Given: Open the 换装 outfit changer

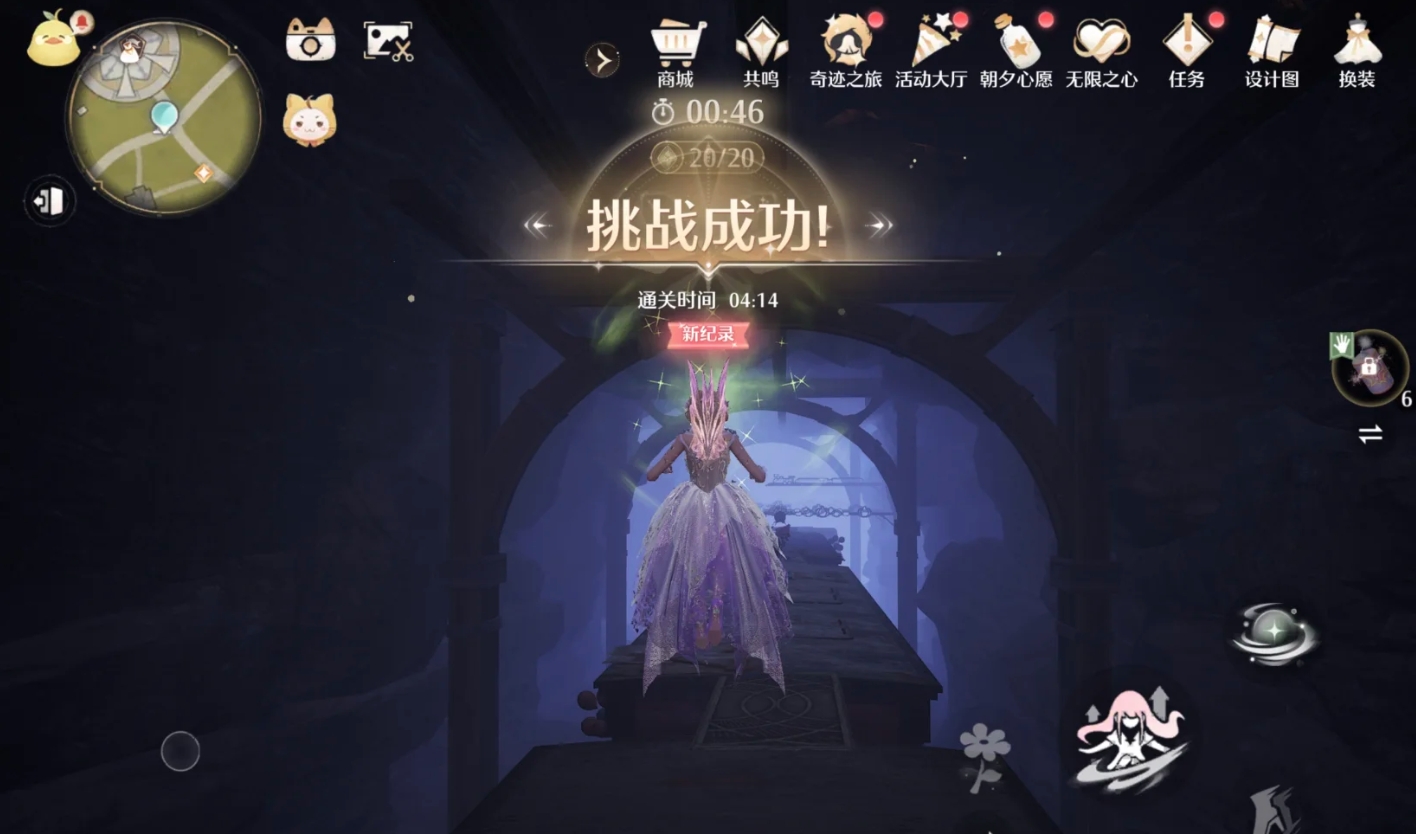Looking at the screenshot, I should [x=1356, y=45].
